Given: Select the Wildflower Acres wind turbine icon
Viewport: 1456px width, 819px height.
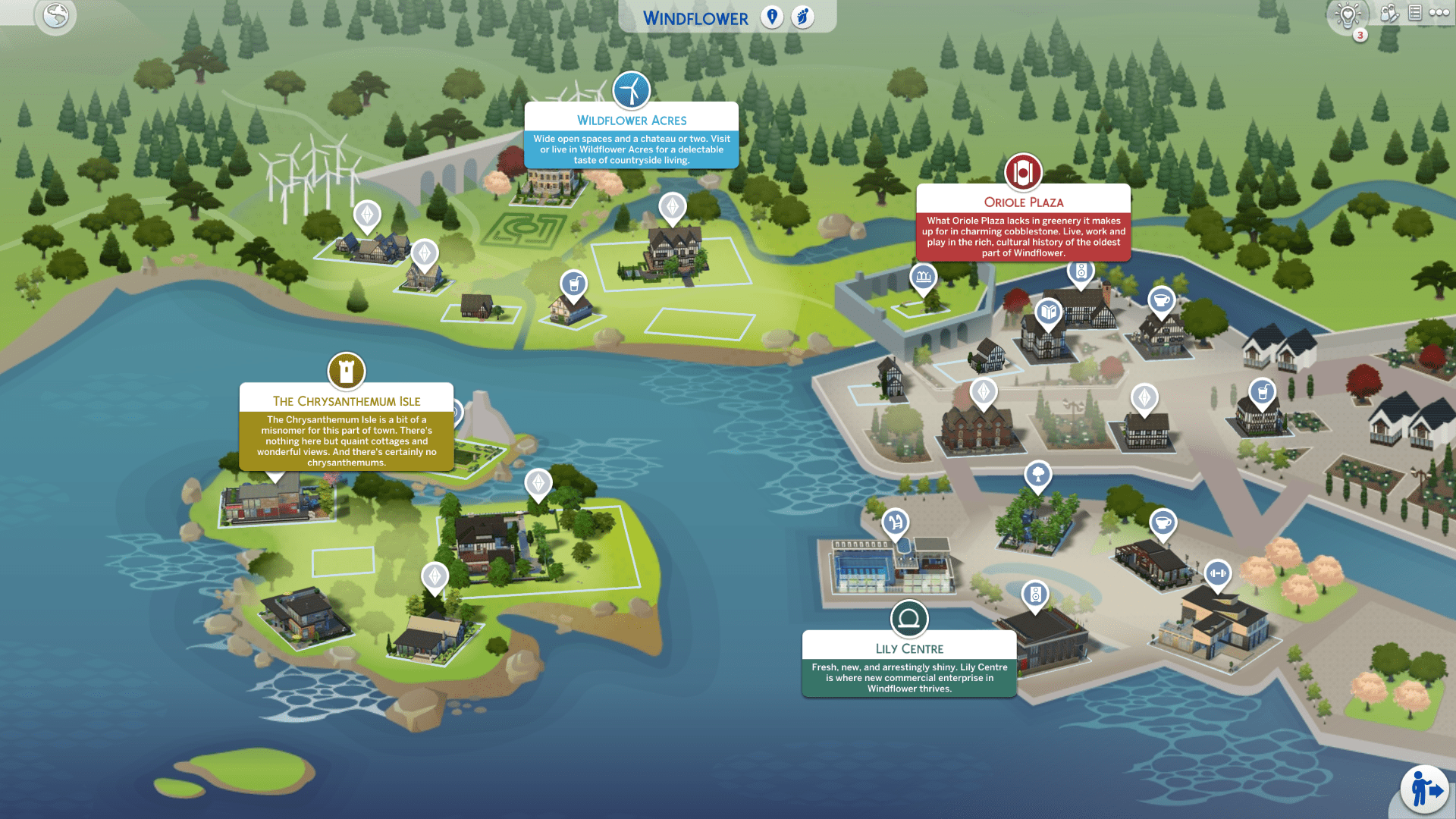Looking at the screenshot, I should click(x=631, y=91).
